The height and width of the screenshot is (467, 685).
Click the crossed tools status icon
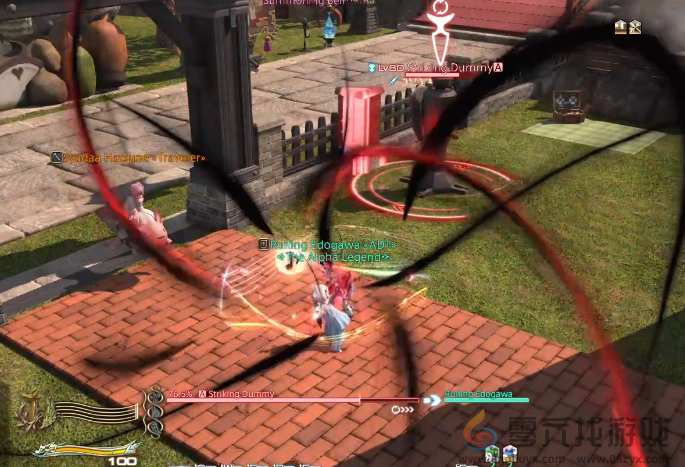click(635, 27)
